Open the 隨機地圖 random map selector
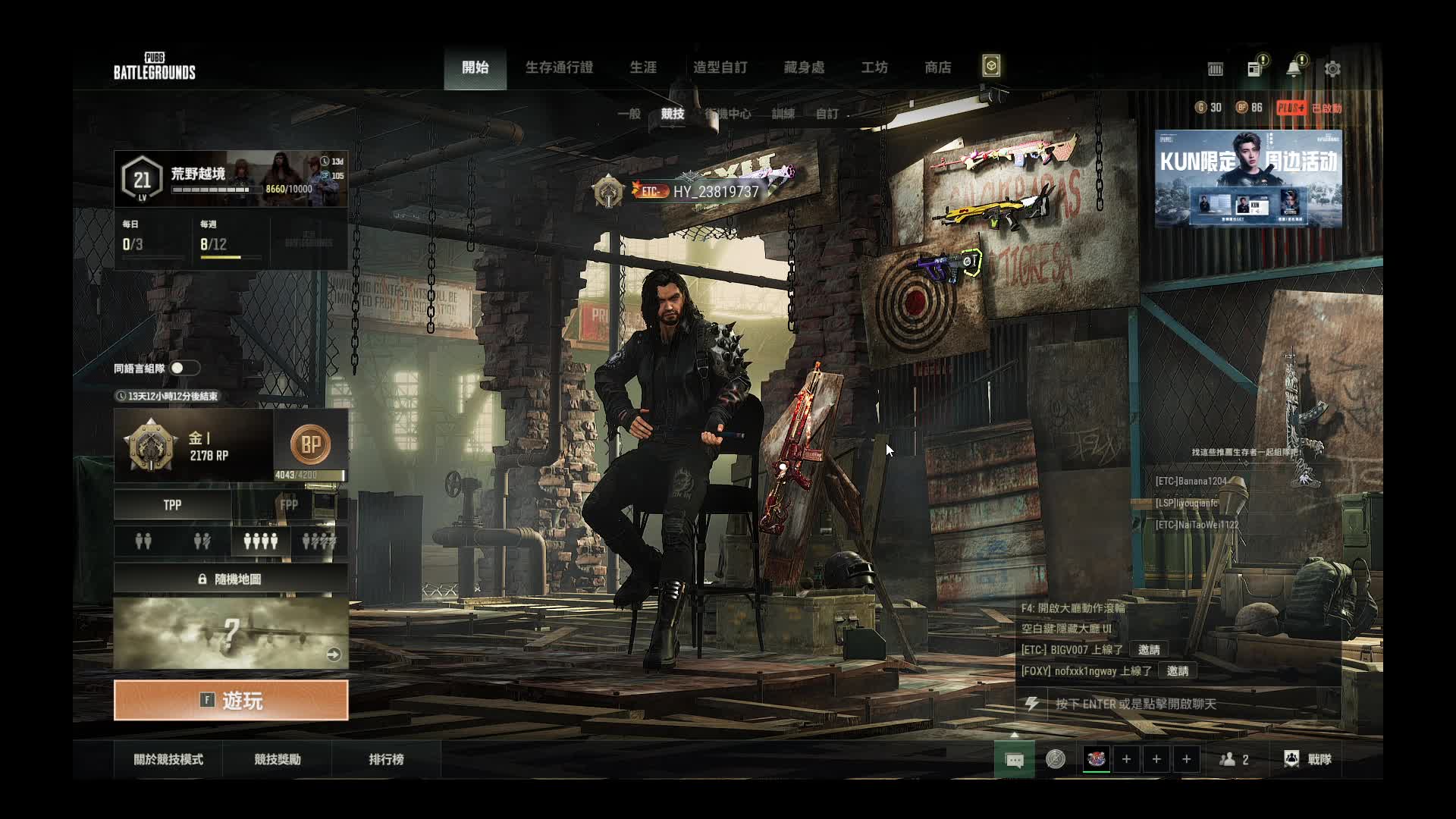Screen dimensions: 1456x819 coord(231,579)
